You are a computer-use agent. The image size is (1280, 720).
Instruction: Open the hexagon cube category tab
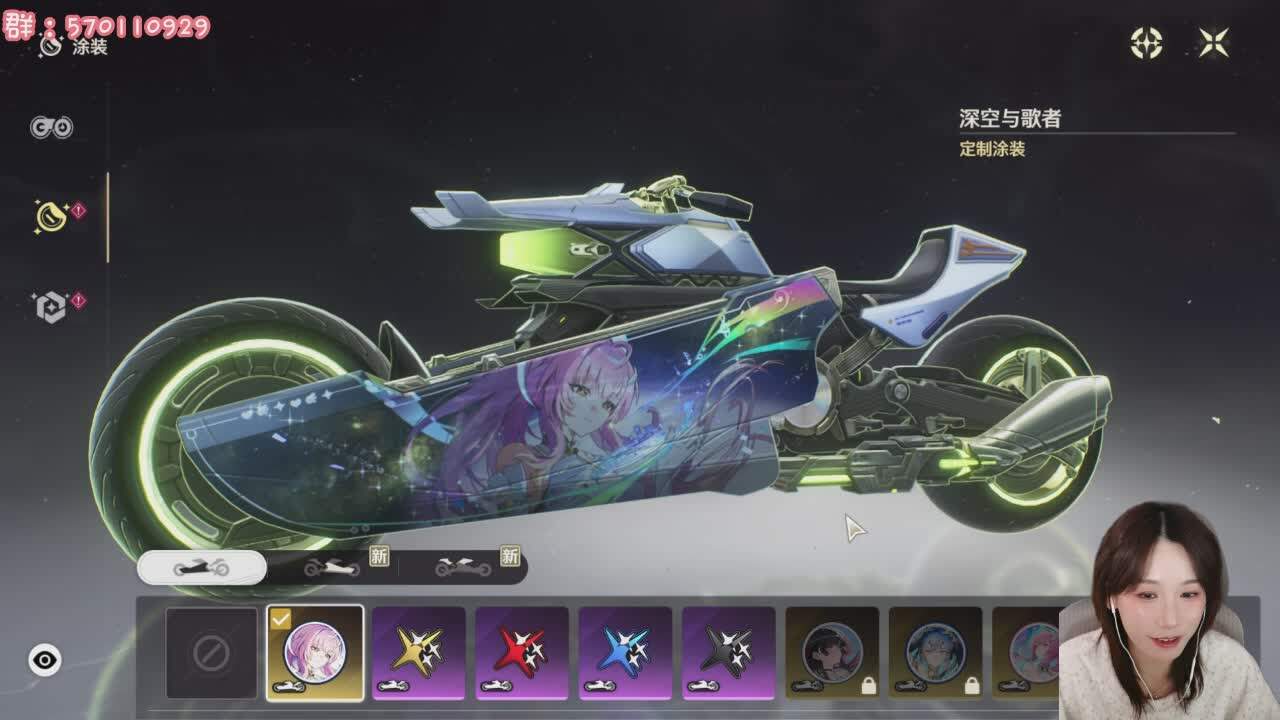pyautogui.click(x=52, y=306)
